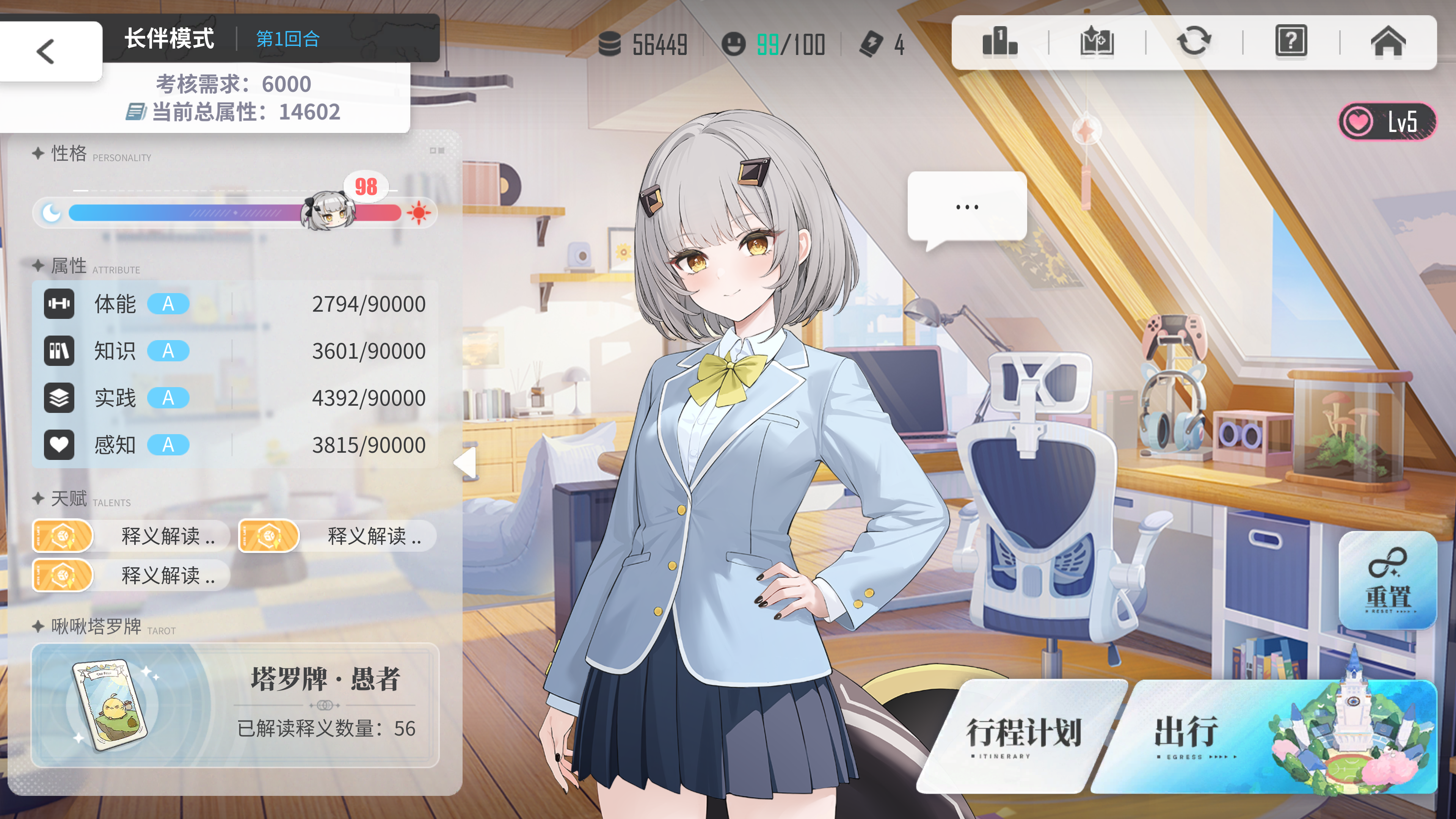Open the ranking podium icon
The width and height of the screenshot is (1456, 819).
(999, 42)
